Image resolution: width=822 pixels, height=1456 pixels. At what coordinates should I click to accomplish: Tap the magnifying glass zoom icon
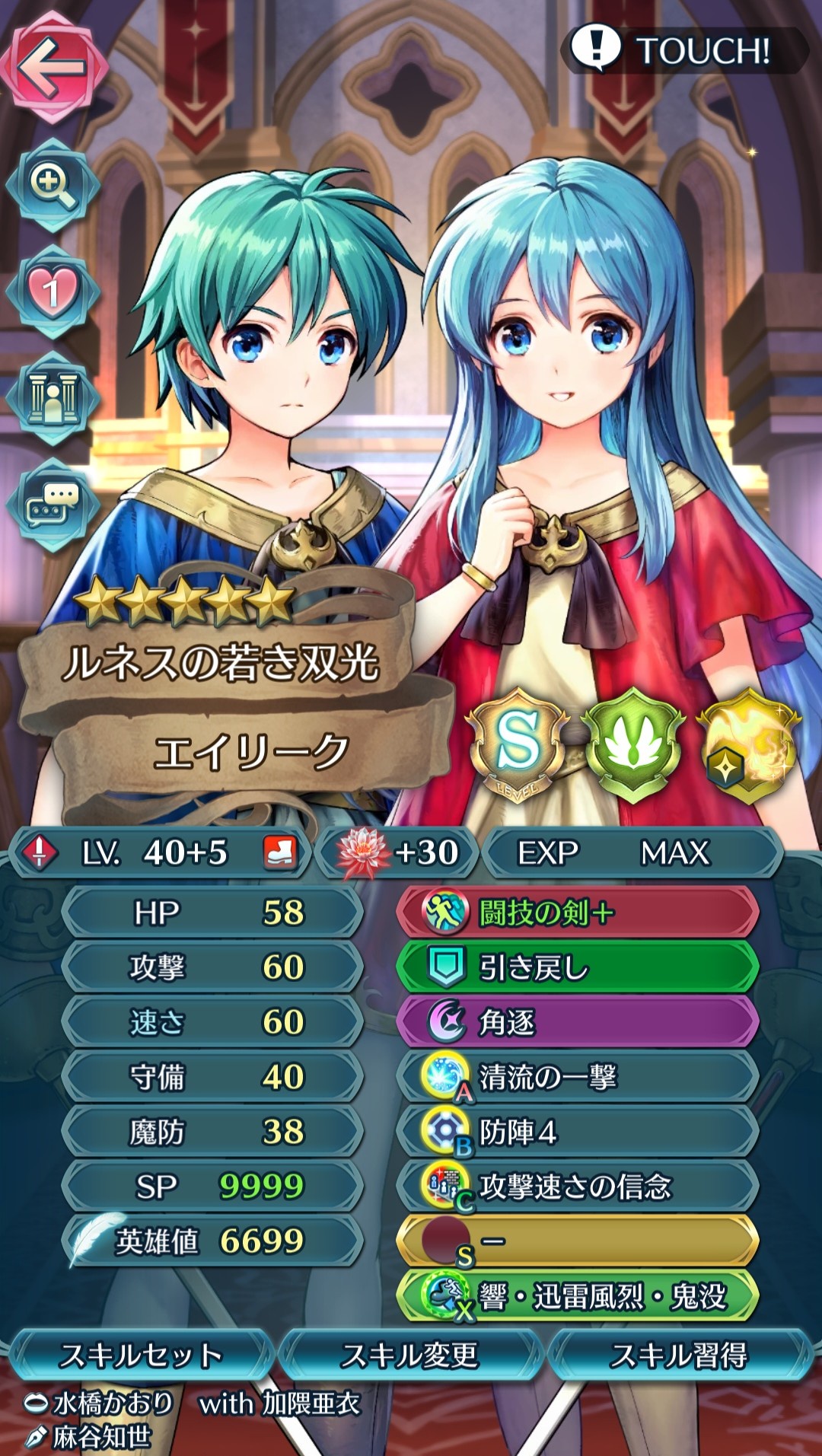pos(52,186)
